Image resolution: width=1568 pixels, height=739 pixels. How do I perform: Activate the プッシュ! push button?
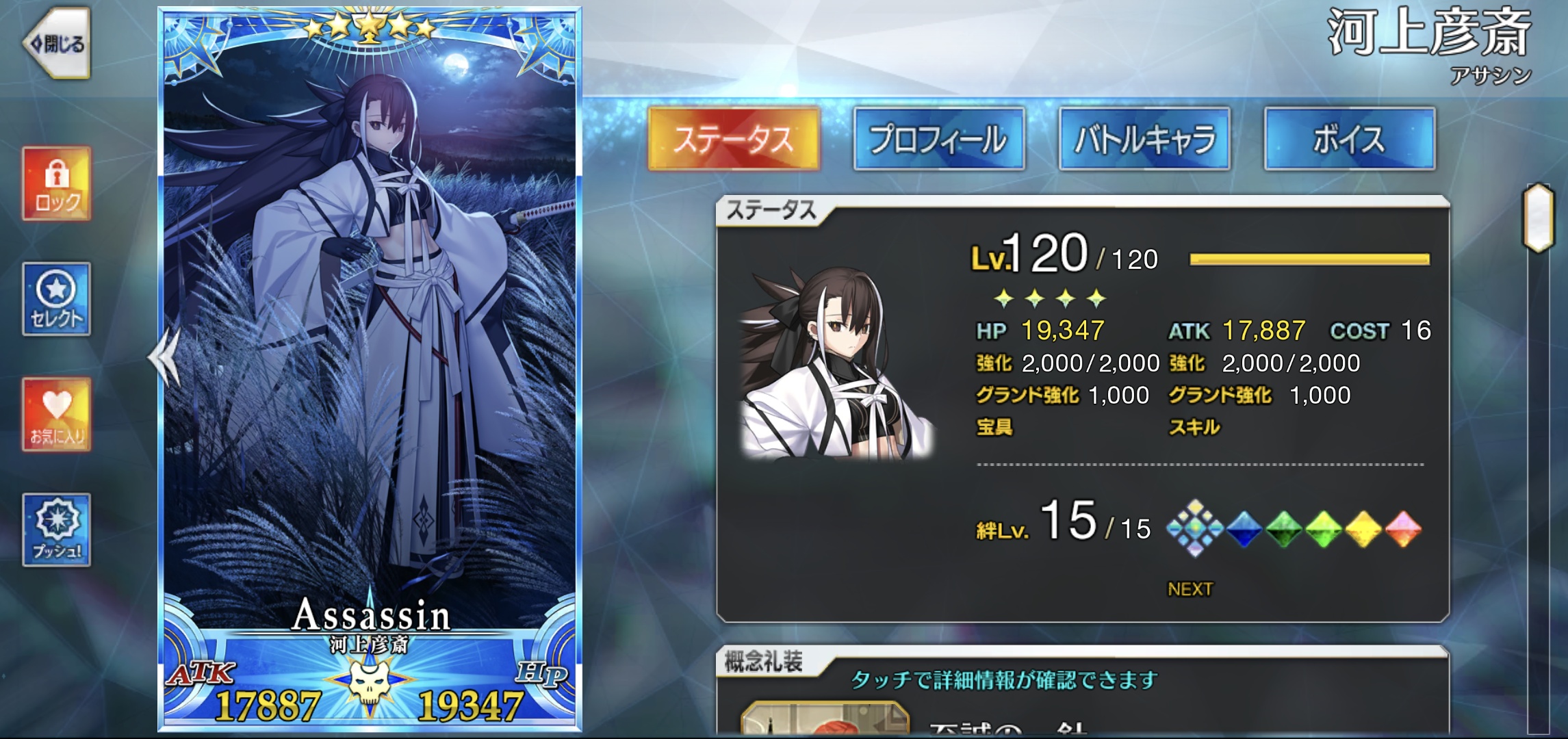tap(57, 530)
